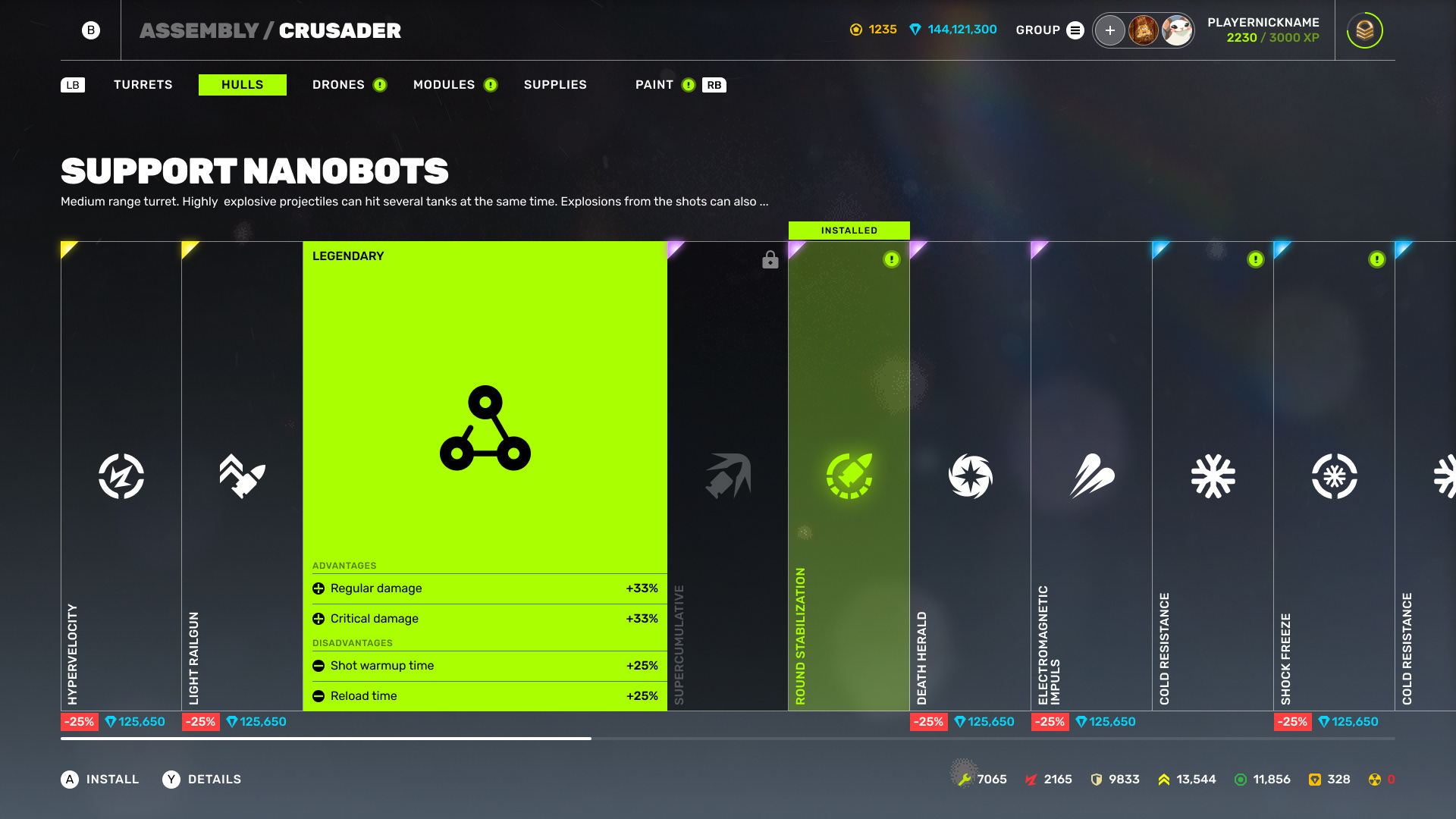Open the Drones tab
Viewport: 1456px width, 819px height.
click(338, 85)
